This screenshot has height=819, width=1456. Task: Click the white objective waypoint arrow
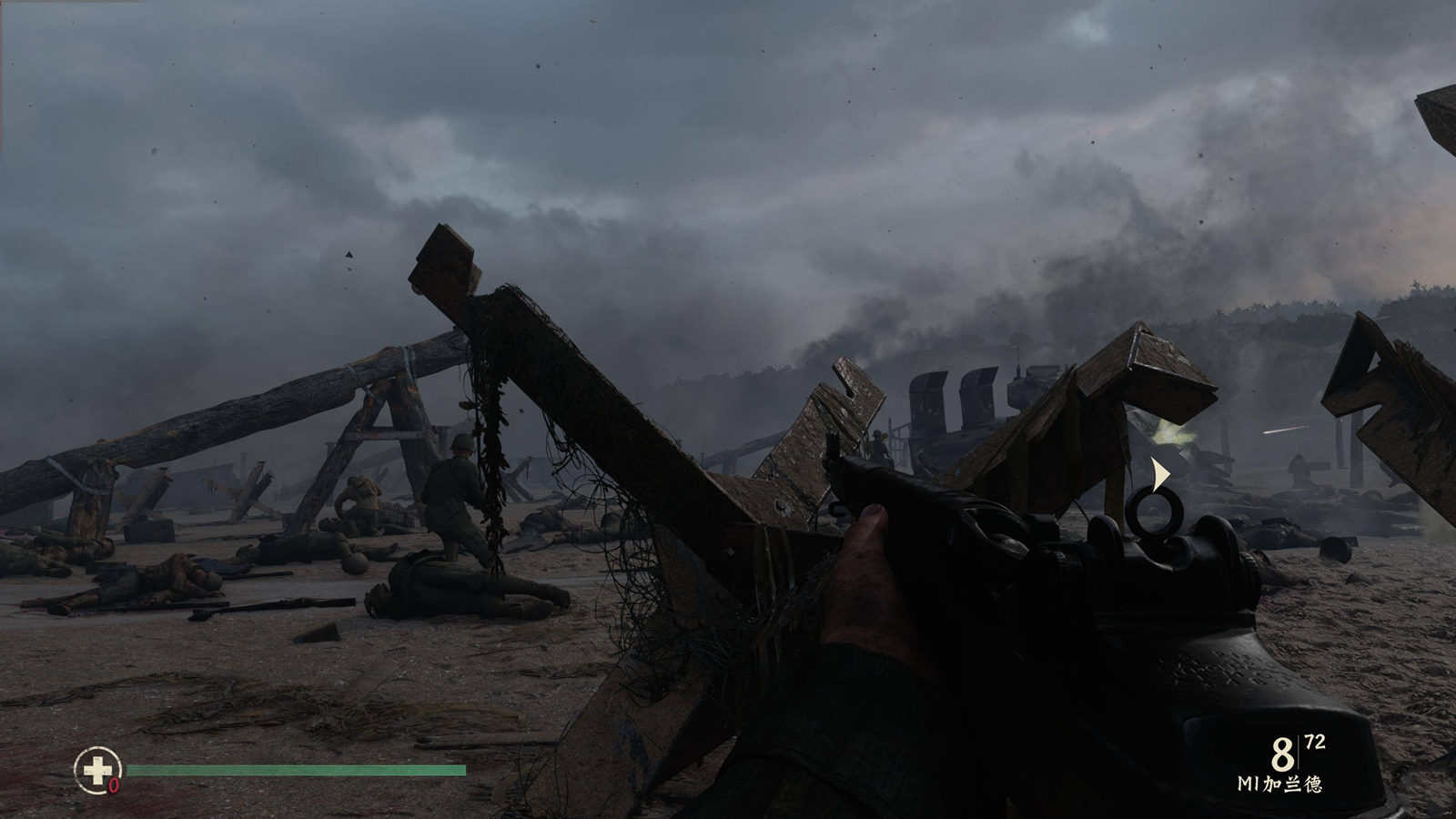(1159, 475)
